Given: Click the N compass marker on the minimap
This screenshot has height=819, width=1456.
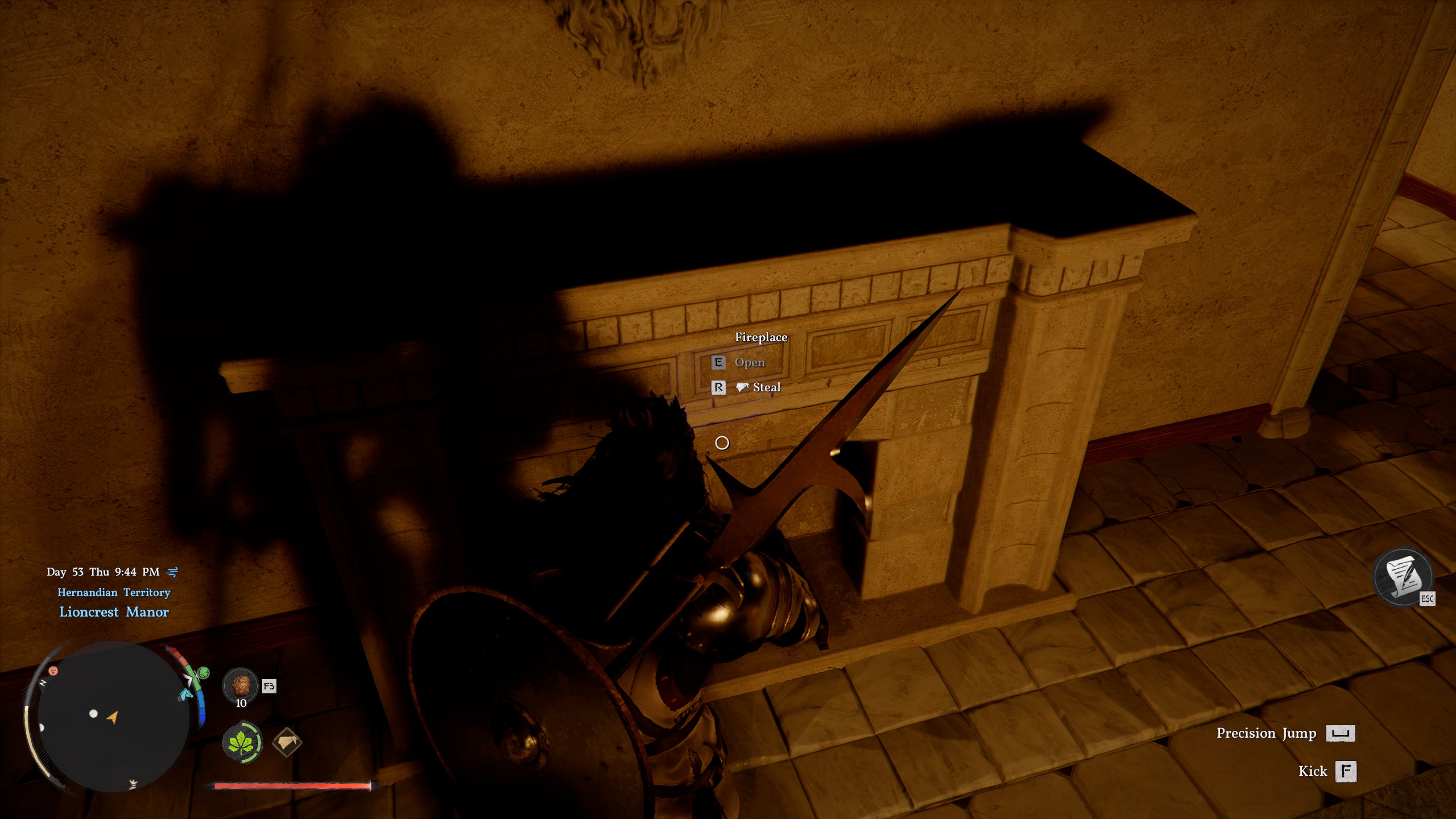Looking at the screenshot, I should tap(43, 684).
